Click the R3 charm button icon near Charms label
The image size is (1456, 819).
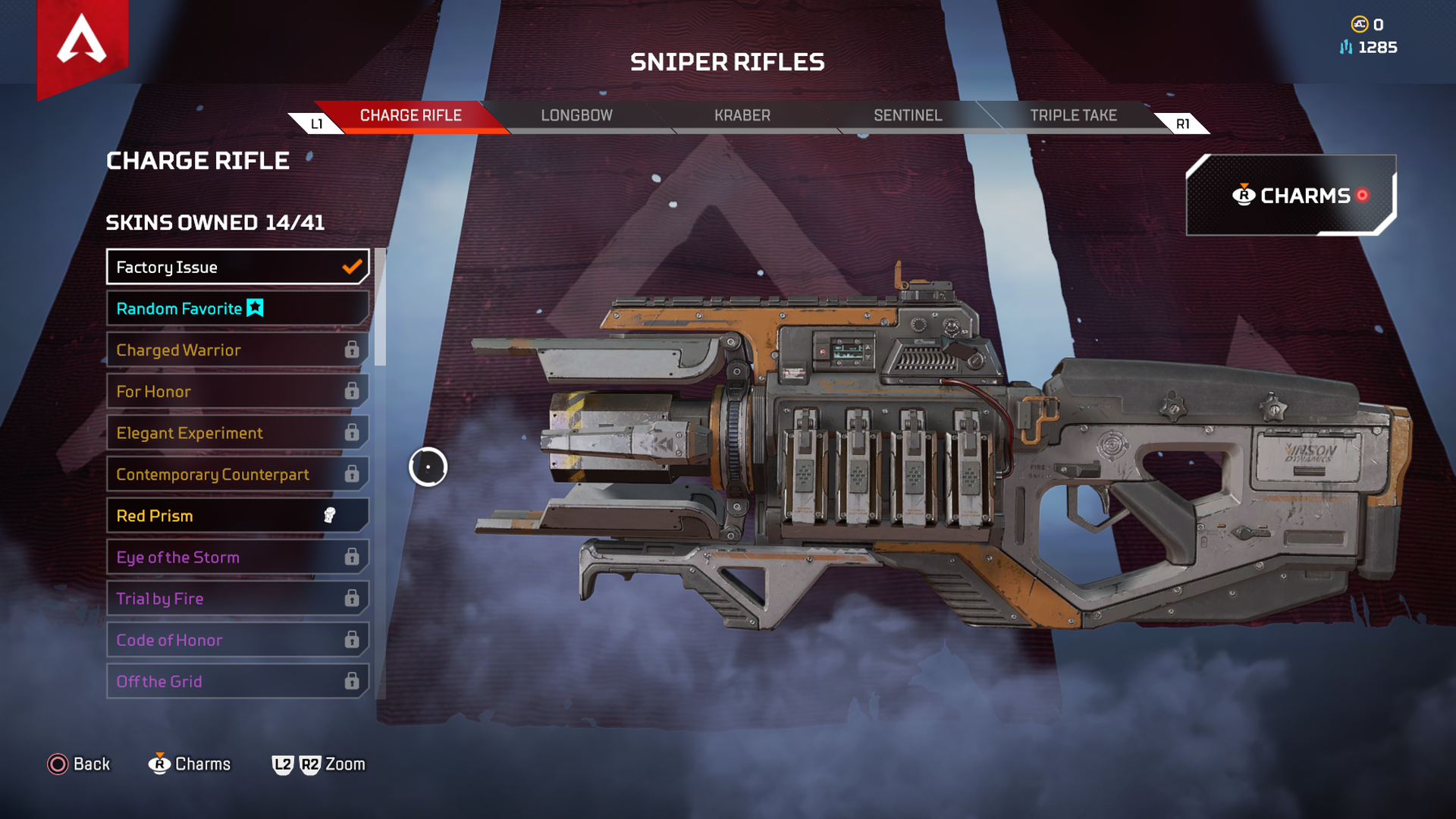(159, 764)
